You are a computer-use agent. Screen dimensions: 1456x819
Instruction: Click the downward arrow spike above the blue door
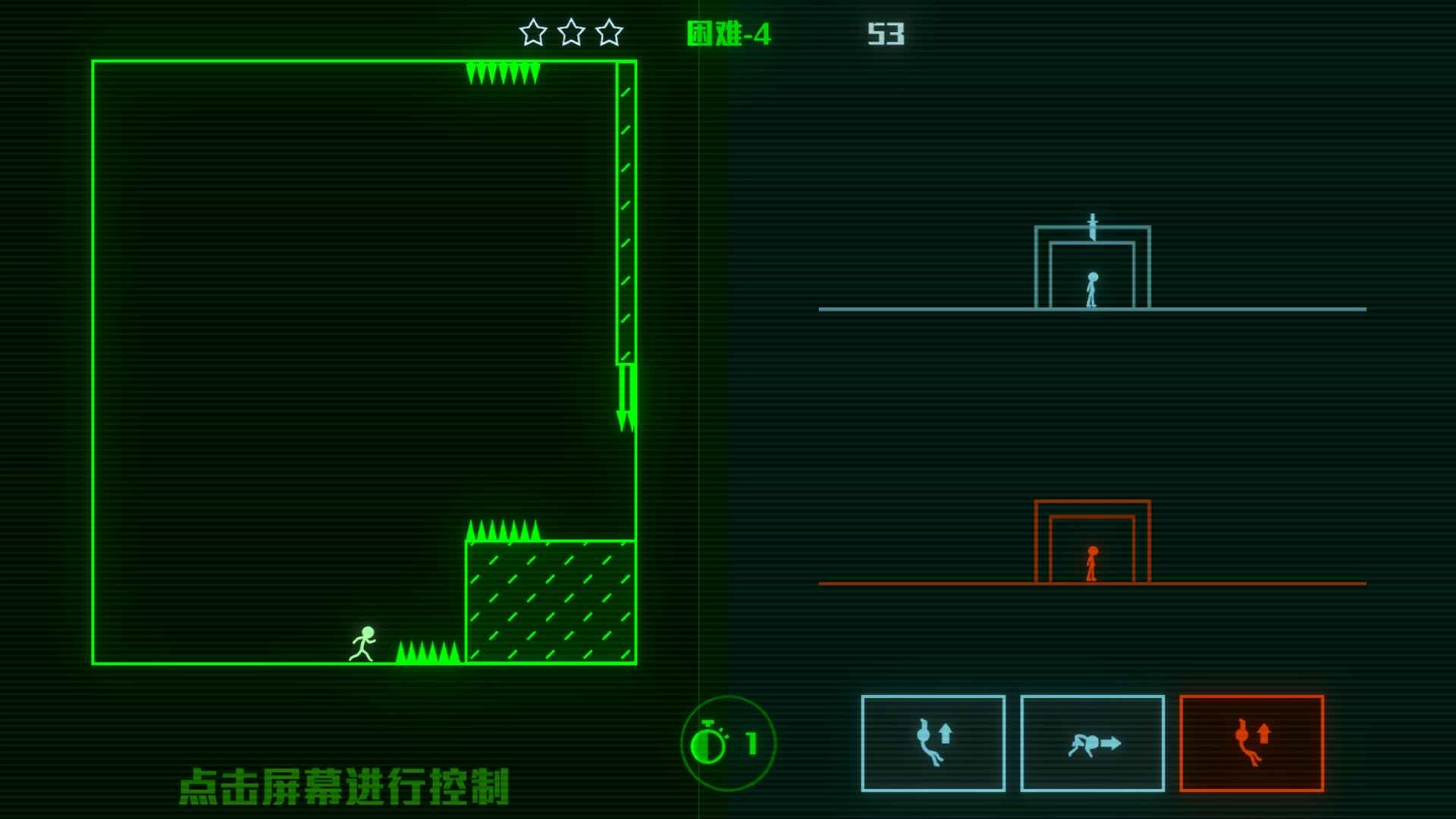[x=1094, y=223]
